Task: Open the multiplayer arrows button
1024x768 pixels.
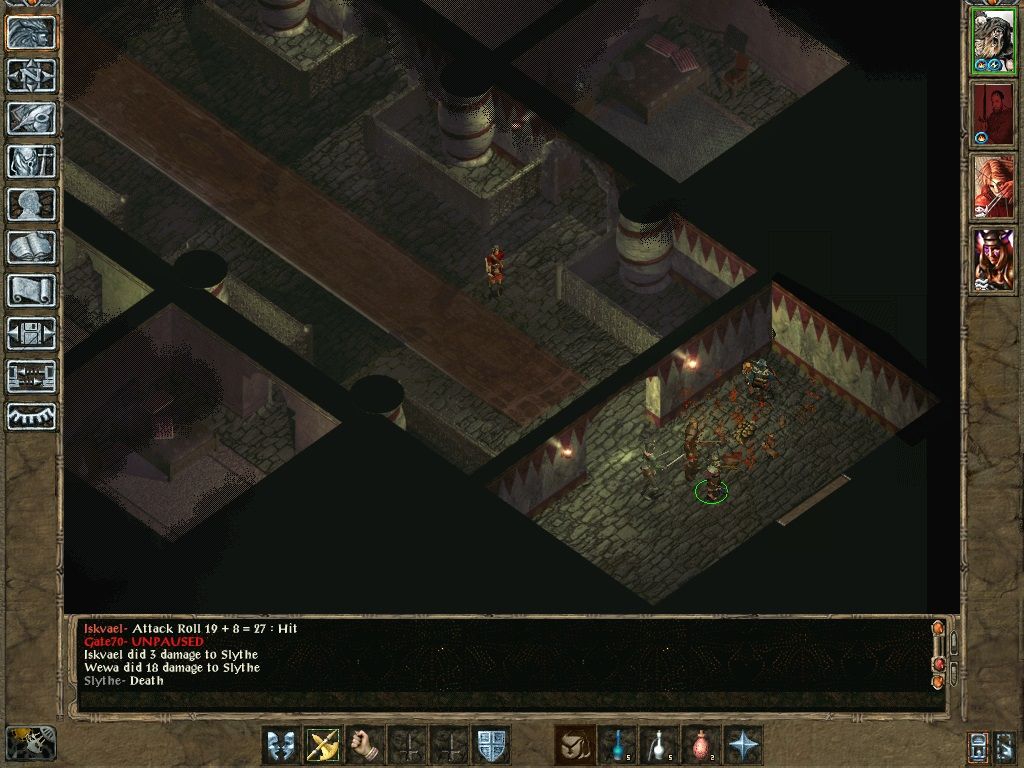Action: point(31,377)
